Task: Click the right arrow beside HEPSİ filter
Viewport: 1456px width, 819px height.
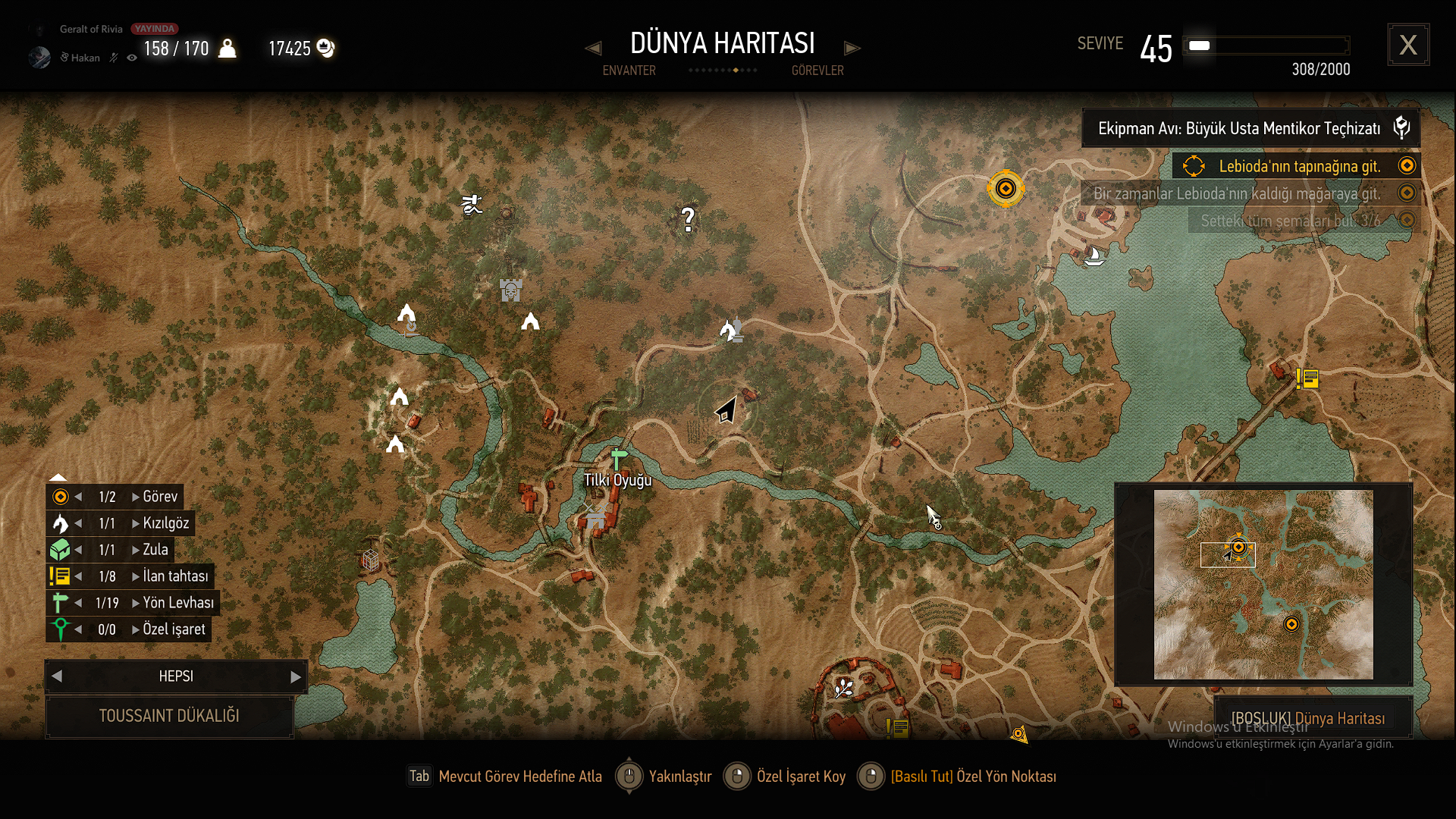Action: (296, 676)
